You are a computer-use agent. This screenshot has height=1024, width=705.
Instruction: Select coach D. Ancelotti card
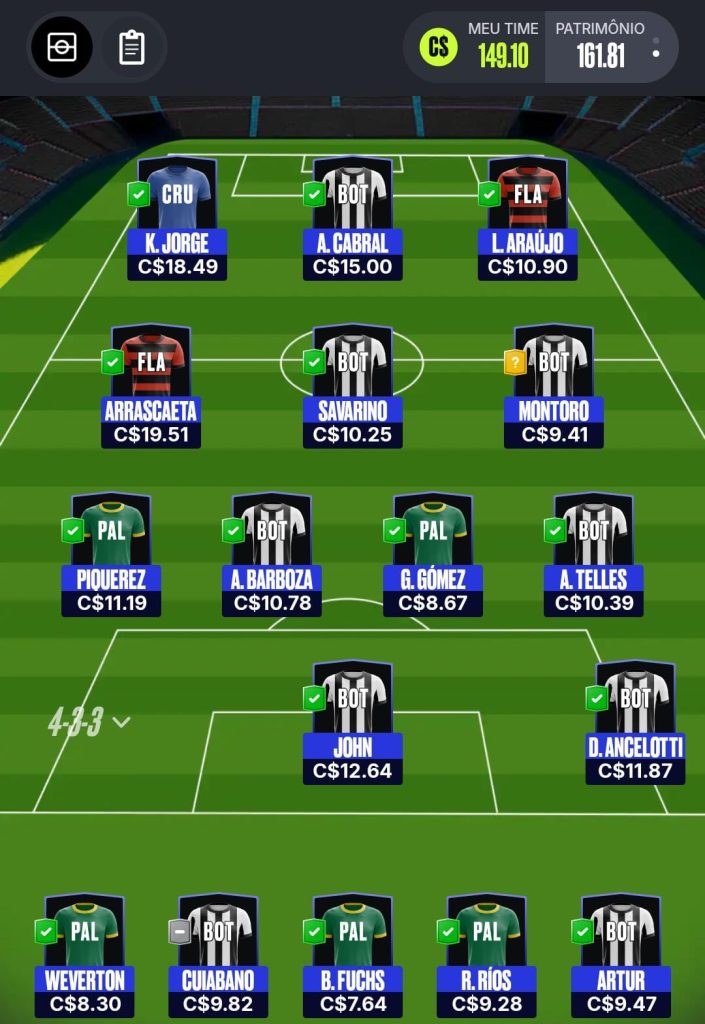(x=635, y=721)
